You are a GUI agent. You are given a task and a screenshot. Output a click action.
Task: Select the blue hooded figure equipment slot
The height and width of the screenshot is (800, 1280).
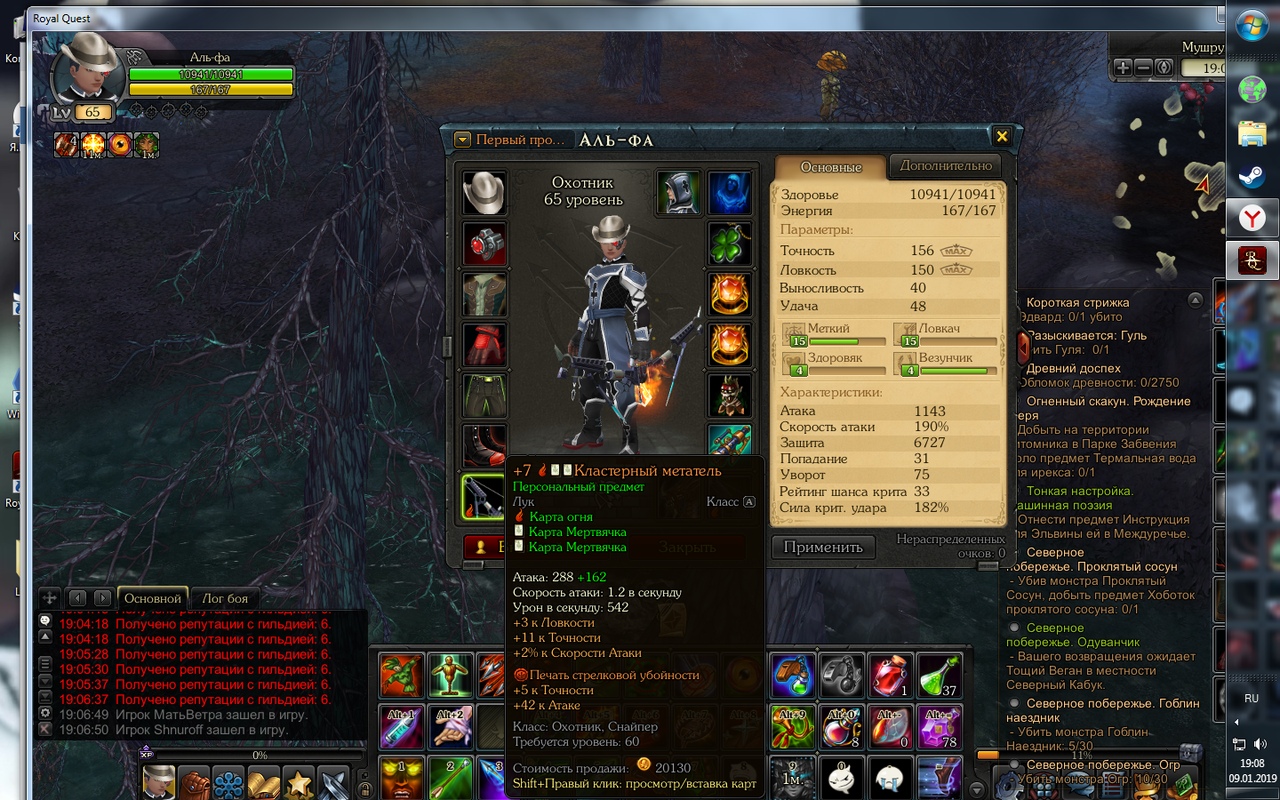click(x=730, y=193)
